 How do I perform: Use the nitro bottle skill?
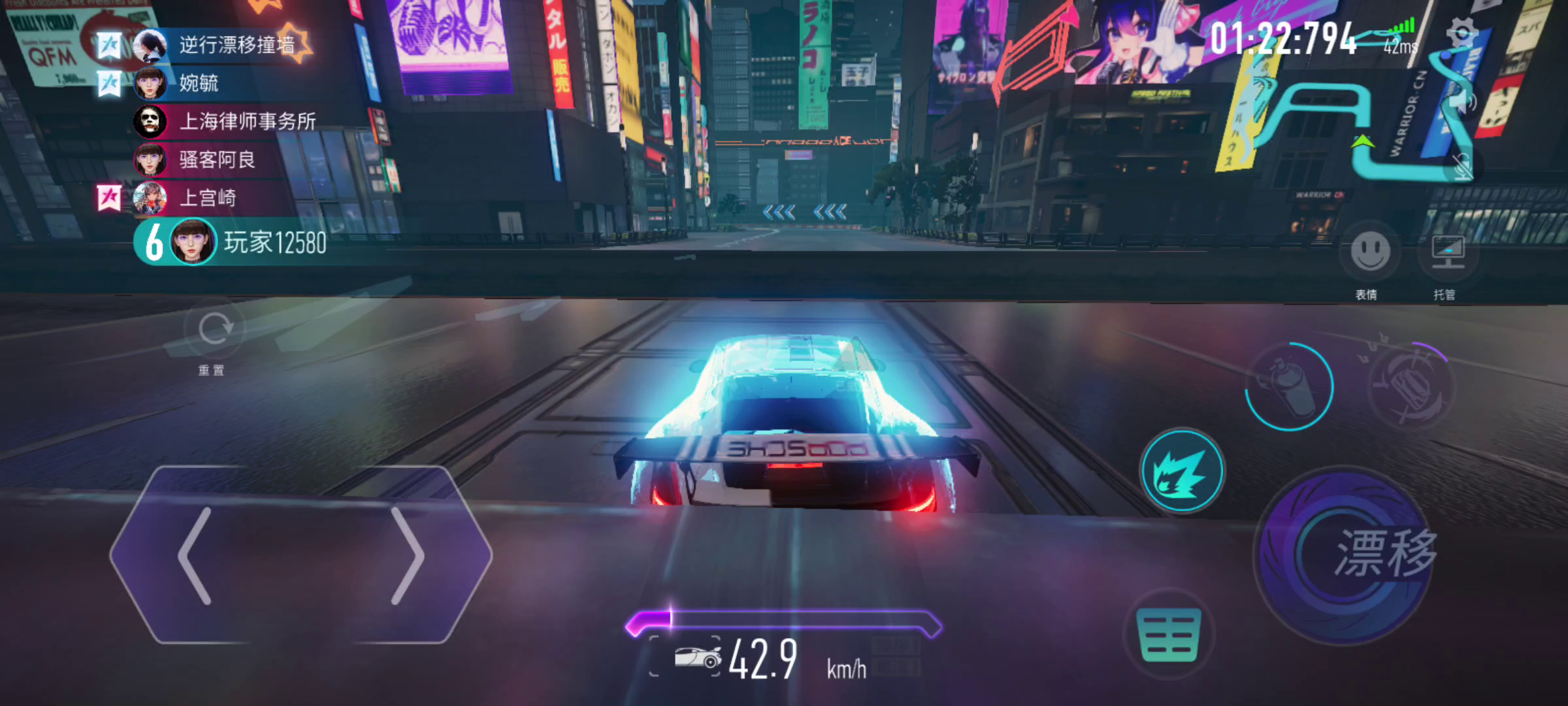[x=1288, y=386]
